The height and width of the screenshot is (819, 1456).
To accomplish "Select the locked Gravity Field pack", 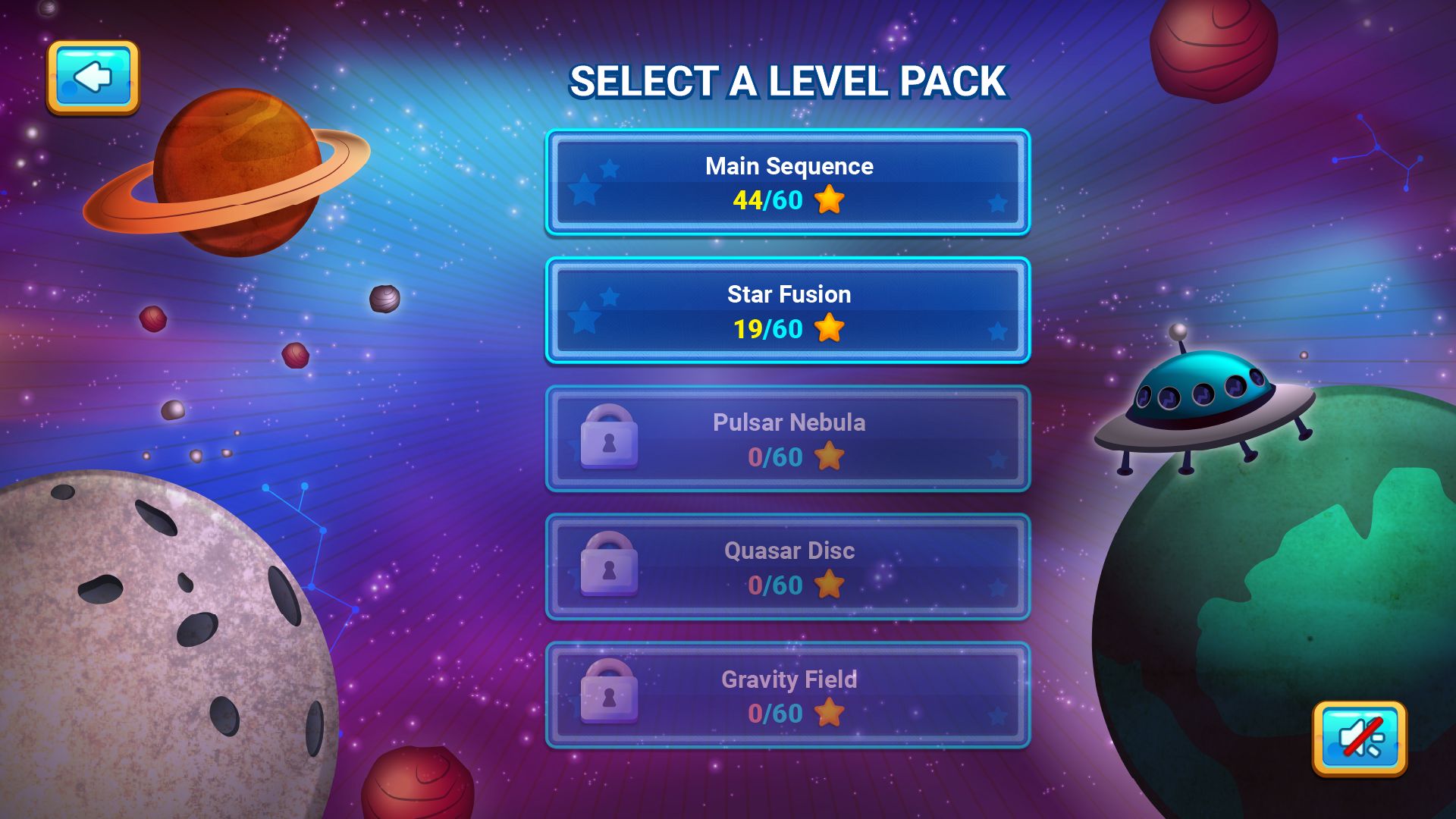I will (x=787, y=695).
